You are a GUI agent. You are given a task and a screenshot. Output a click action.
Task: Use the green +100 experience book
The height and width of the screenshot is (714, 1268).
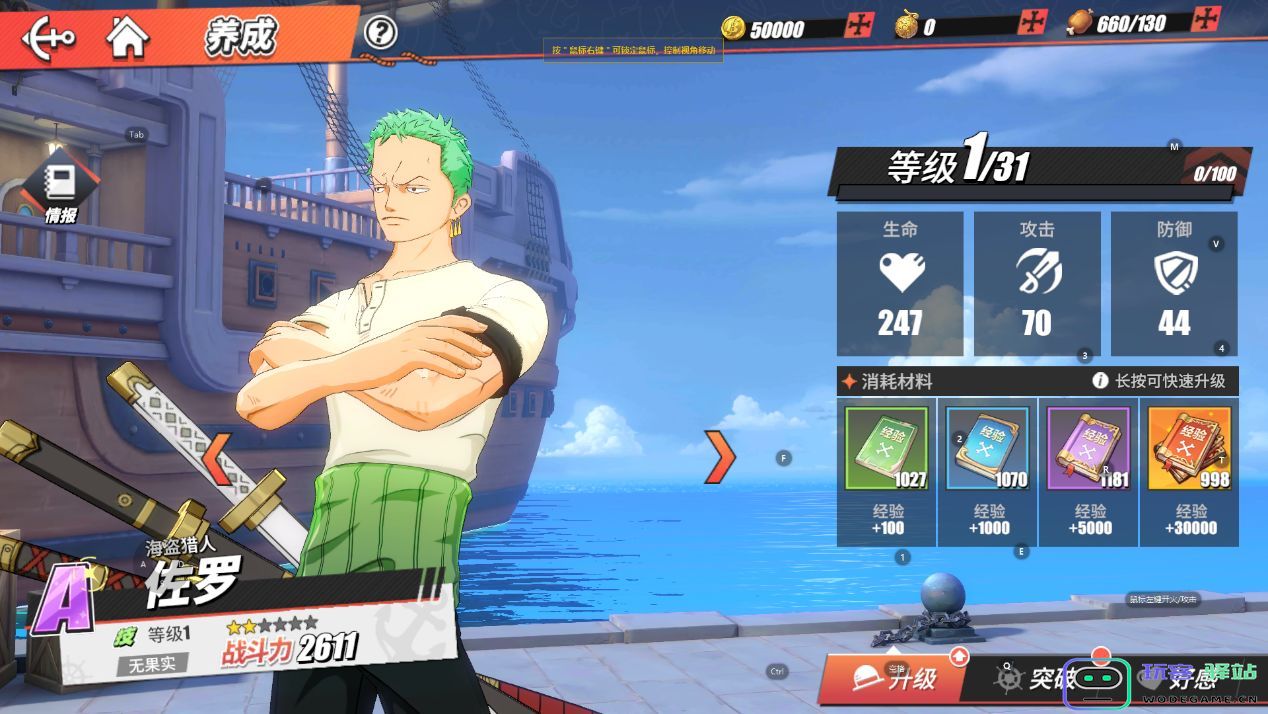(x=887, y=447)
